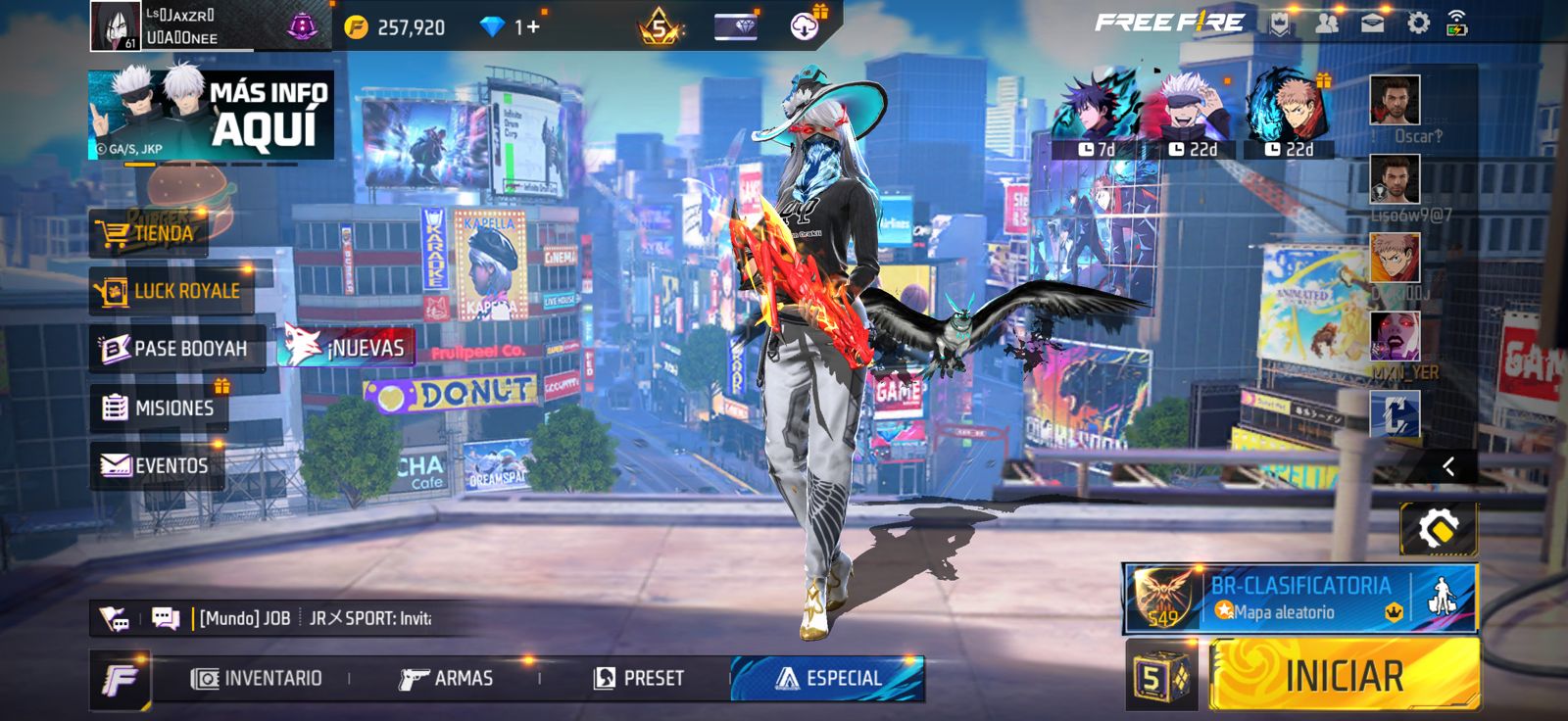Open the player profile avatar
The width and height of the screenshot is (1568, 721).
(x=115, y=25)
